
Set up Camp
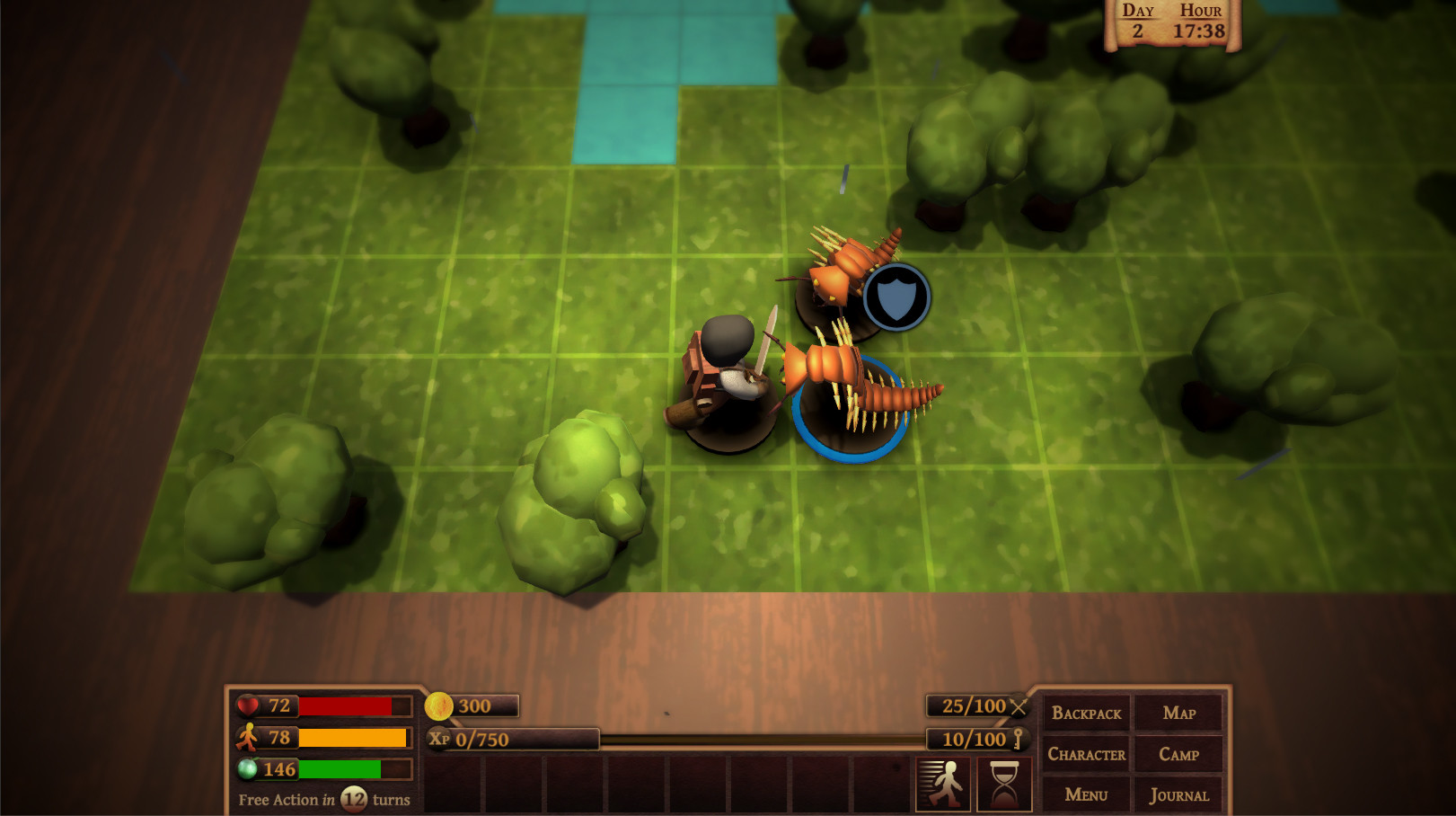[x=1178, y=754]
